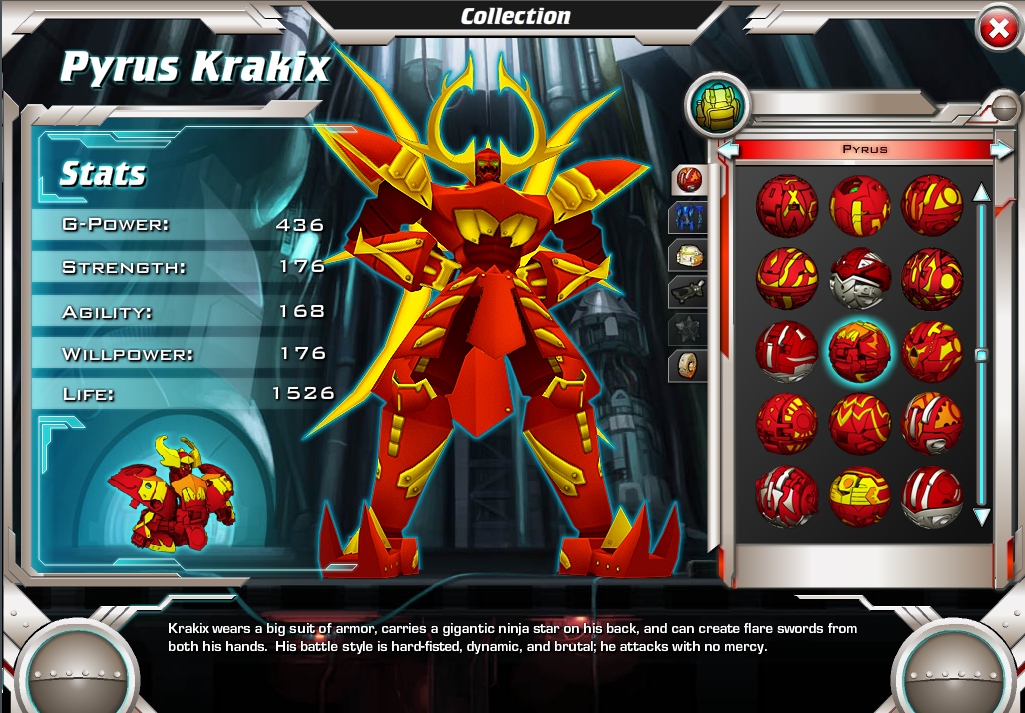Open the dark weapon category tab

689,291
